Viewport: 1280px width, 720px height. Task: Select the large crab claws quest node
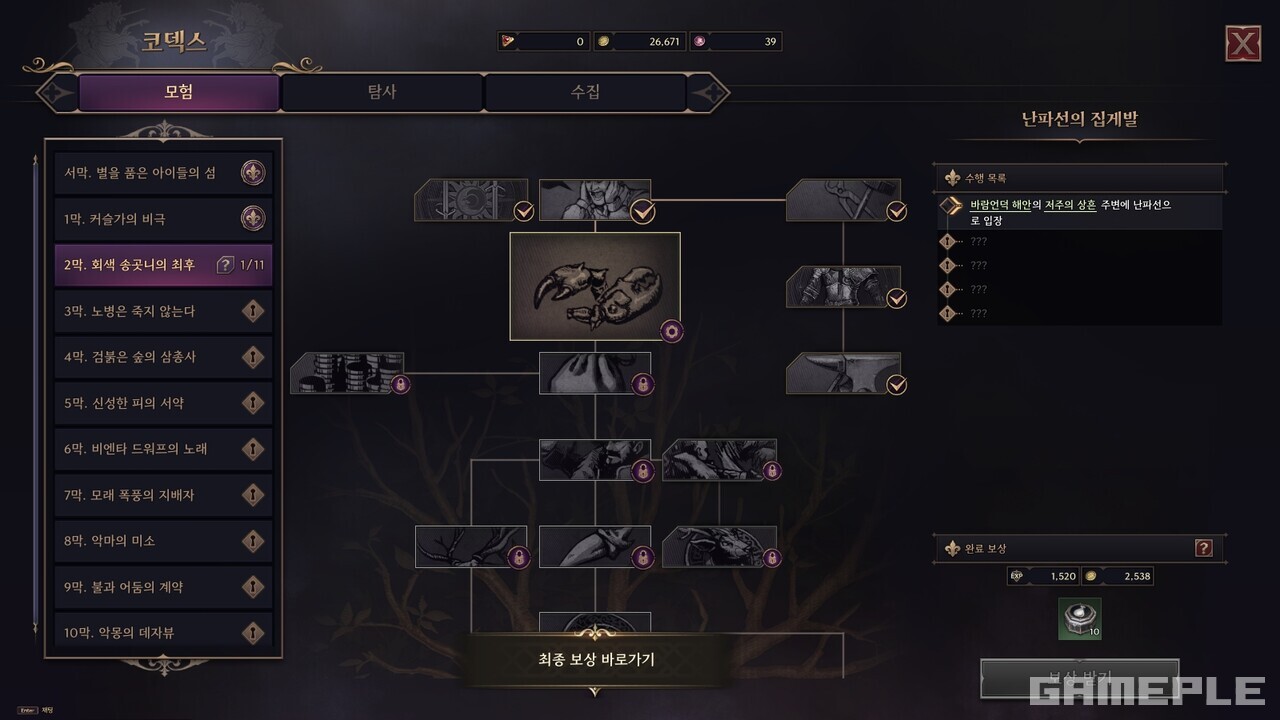tap(595, 287)
